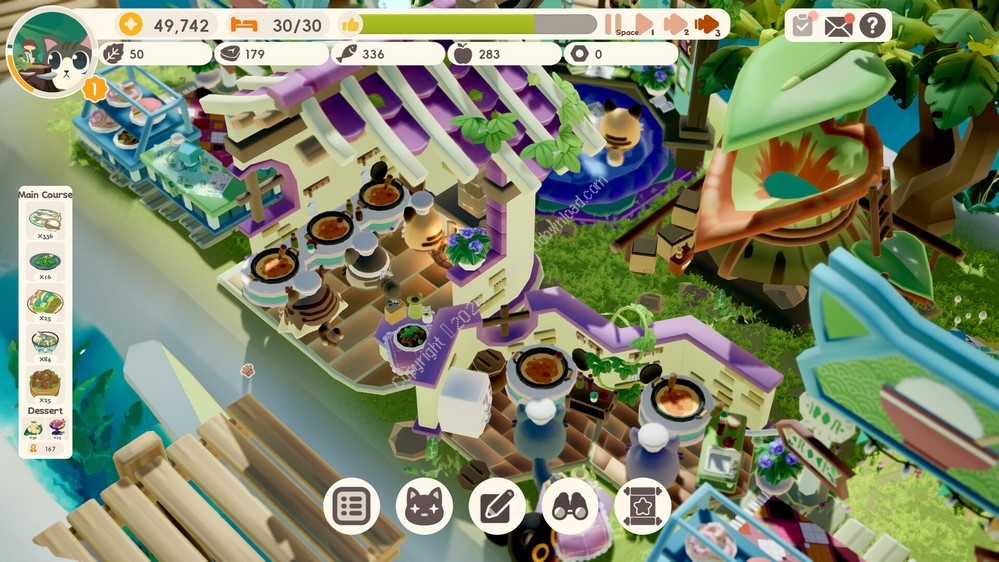This screenshot has width=999, height=562.
Task: Select the soup bowl main course
Action: [45, 342]
